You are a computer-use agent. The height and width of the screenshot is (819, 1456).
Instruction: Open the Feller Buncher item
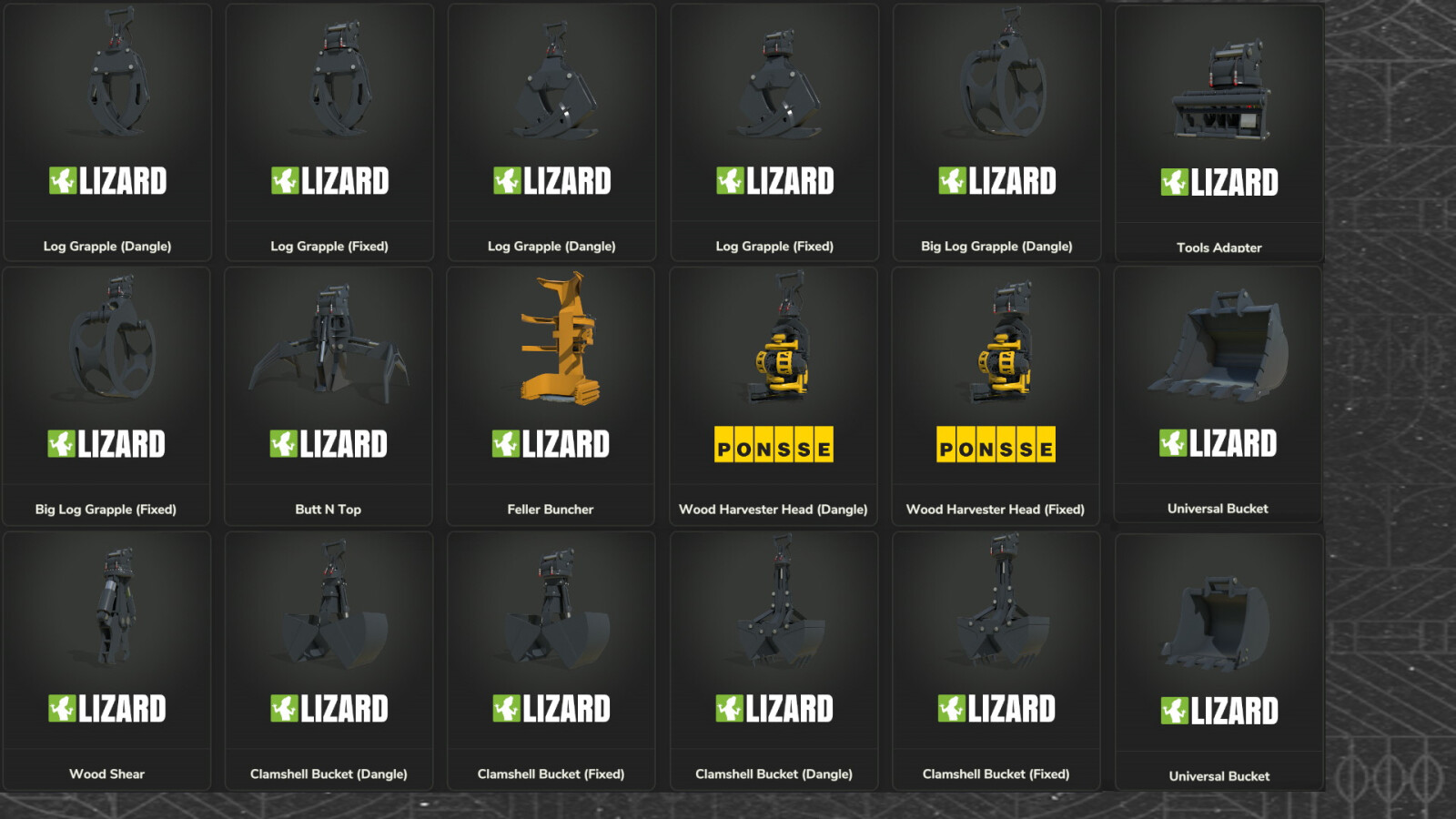coord(551,382)
